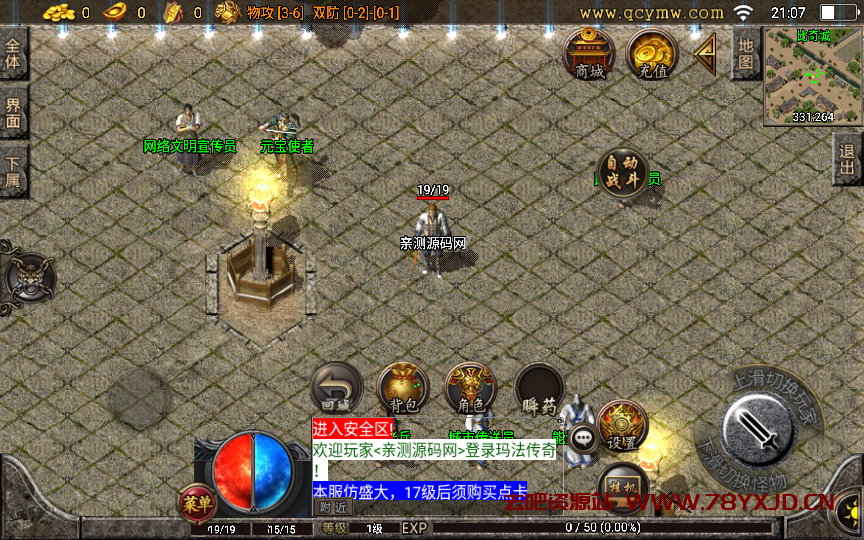Image resolution: width=864 pixels, height=540 pixels.
Task: Use the 回城 return-to-town button
Action: 336,388
